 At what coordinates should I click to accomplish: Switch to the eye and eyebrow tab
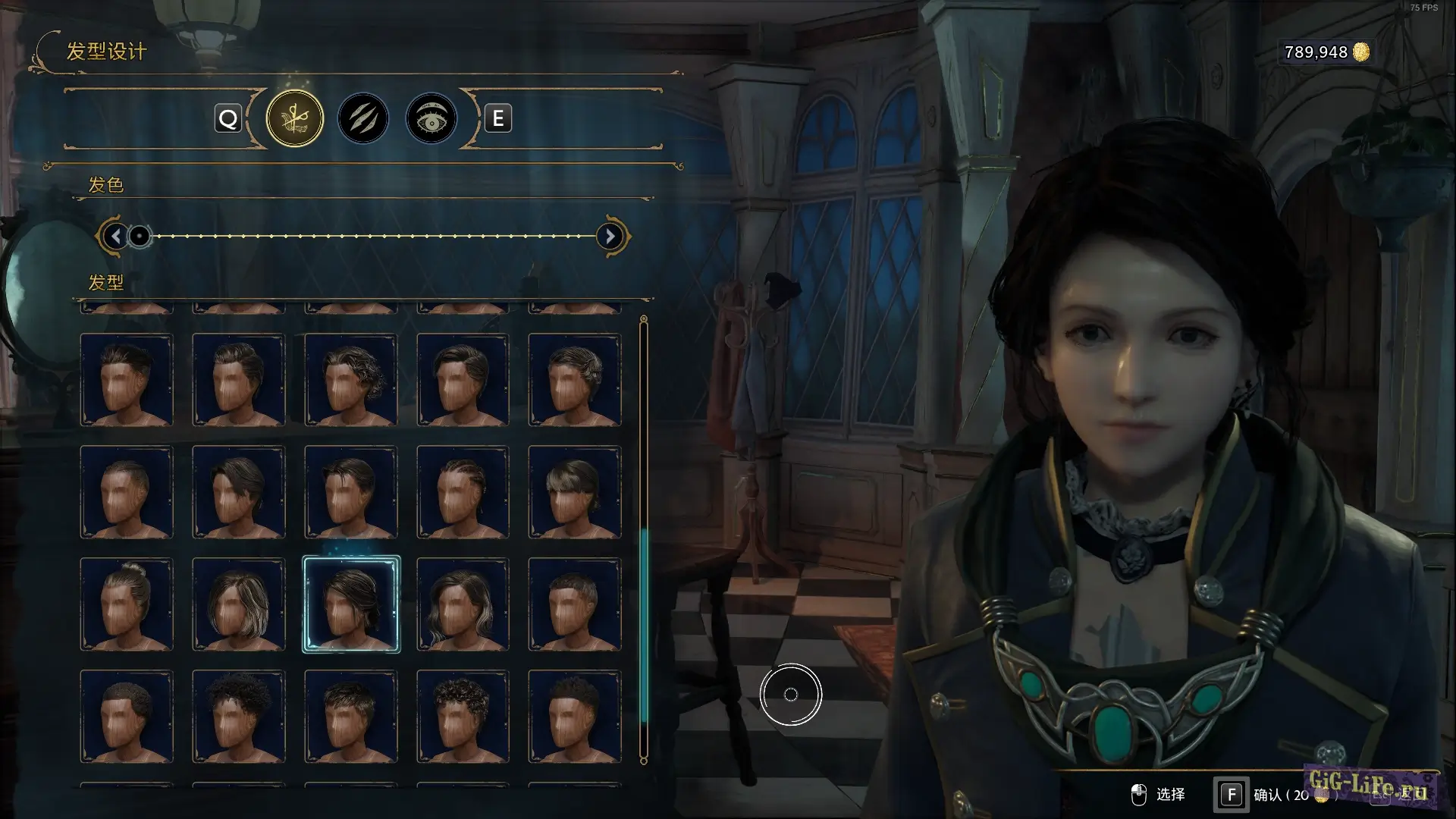point(431,118)
